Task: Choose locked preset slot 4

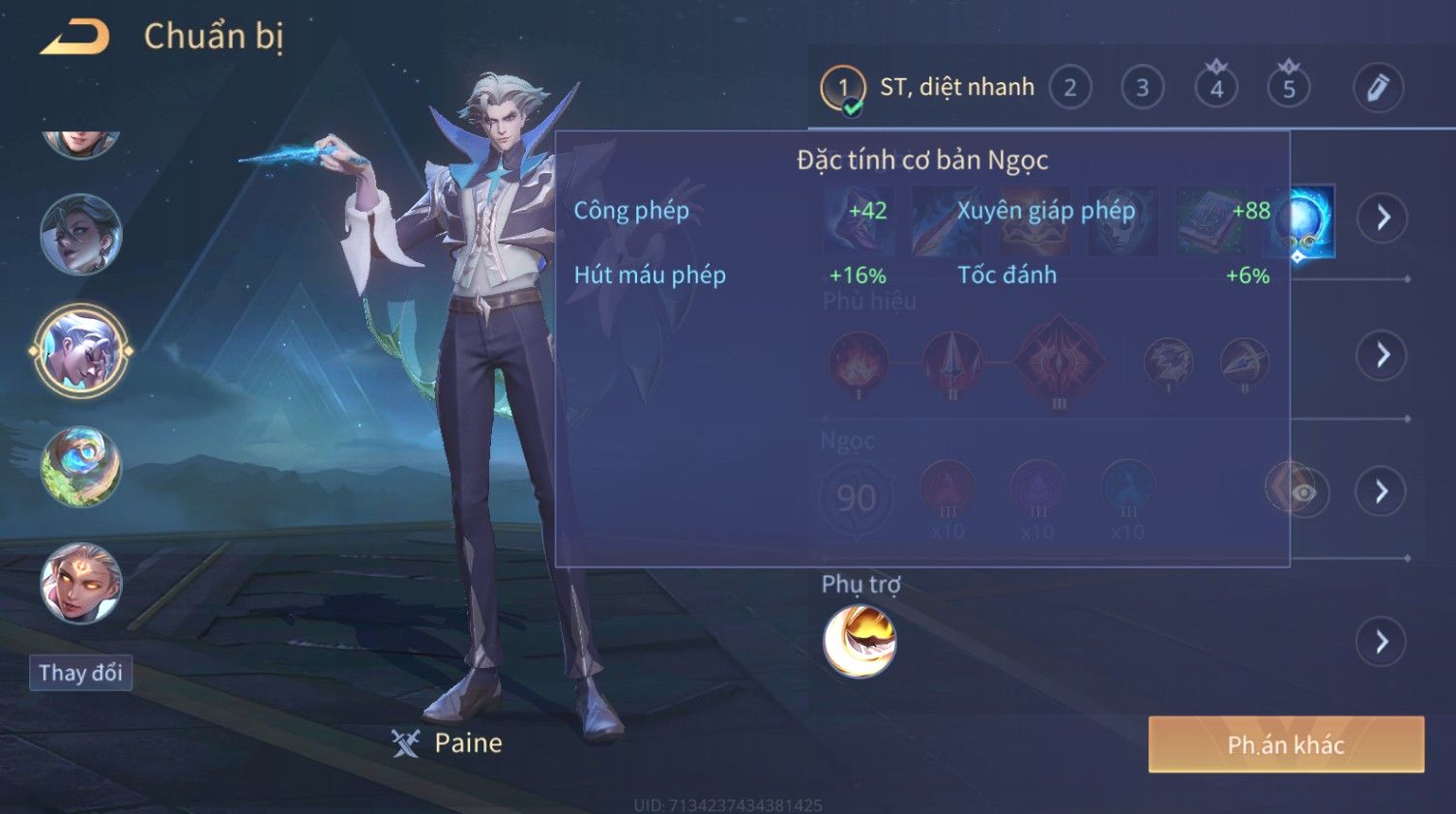Action: [x=1216, y=88]
